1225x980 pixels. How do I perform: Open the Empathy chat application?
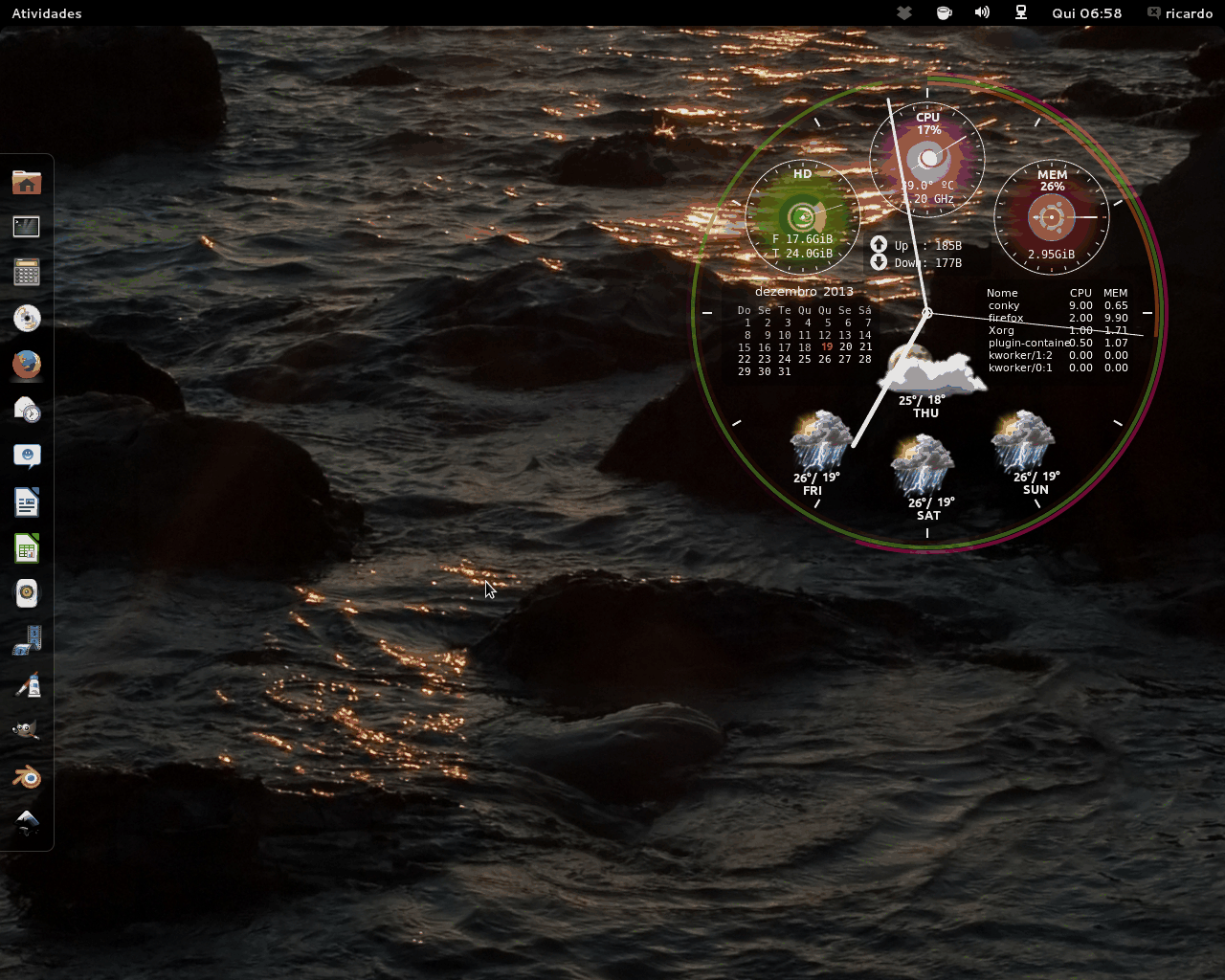(x=26, y=456)
